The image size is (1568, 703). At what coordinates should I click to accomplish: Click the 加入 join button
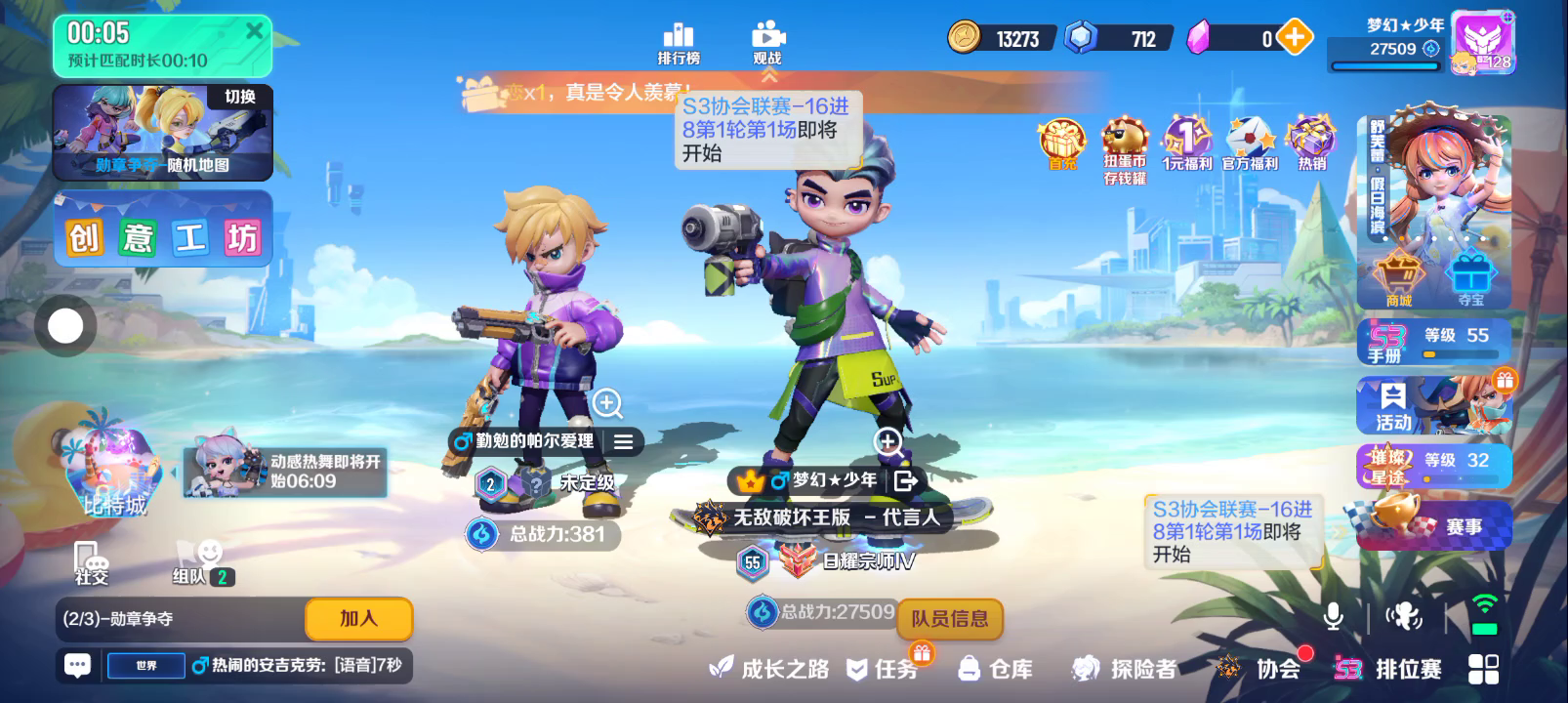[x=358, y=618]
